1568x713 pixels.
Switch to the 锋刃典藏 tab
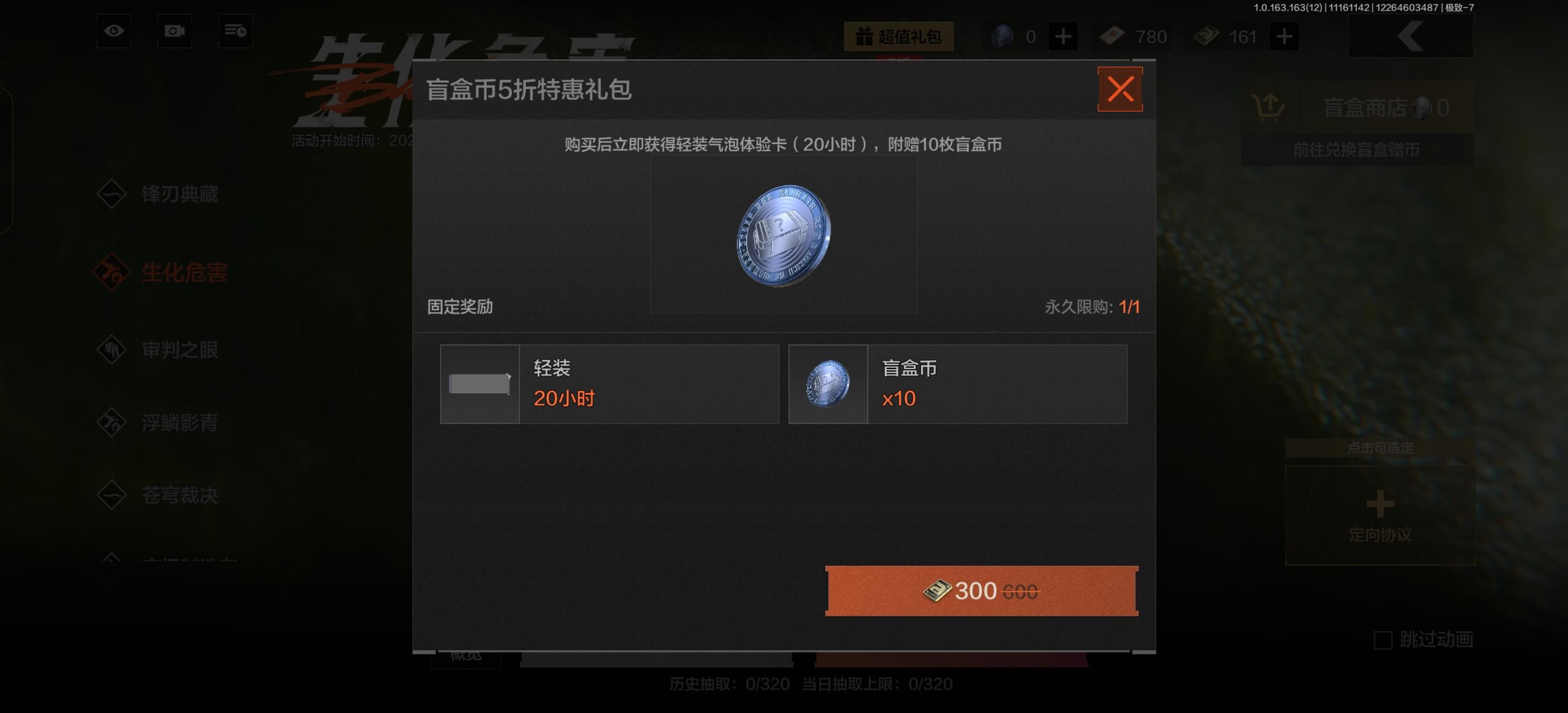[x=181, y=195]
